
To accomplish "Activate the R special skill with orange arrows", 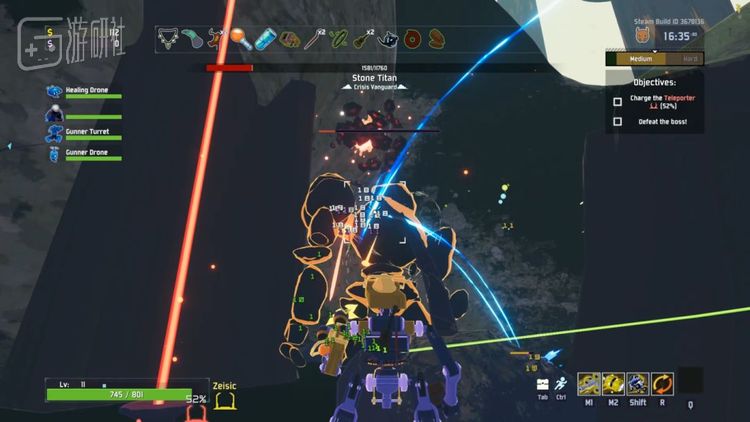I will [x=663, y=383].
